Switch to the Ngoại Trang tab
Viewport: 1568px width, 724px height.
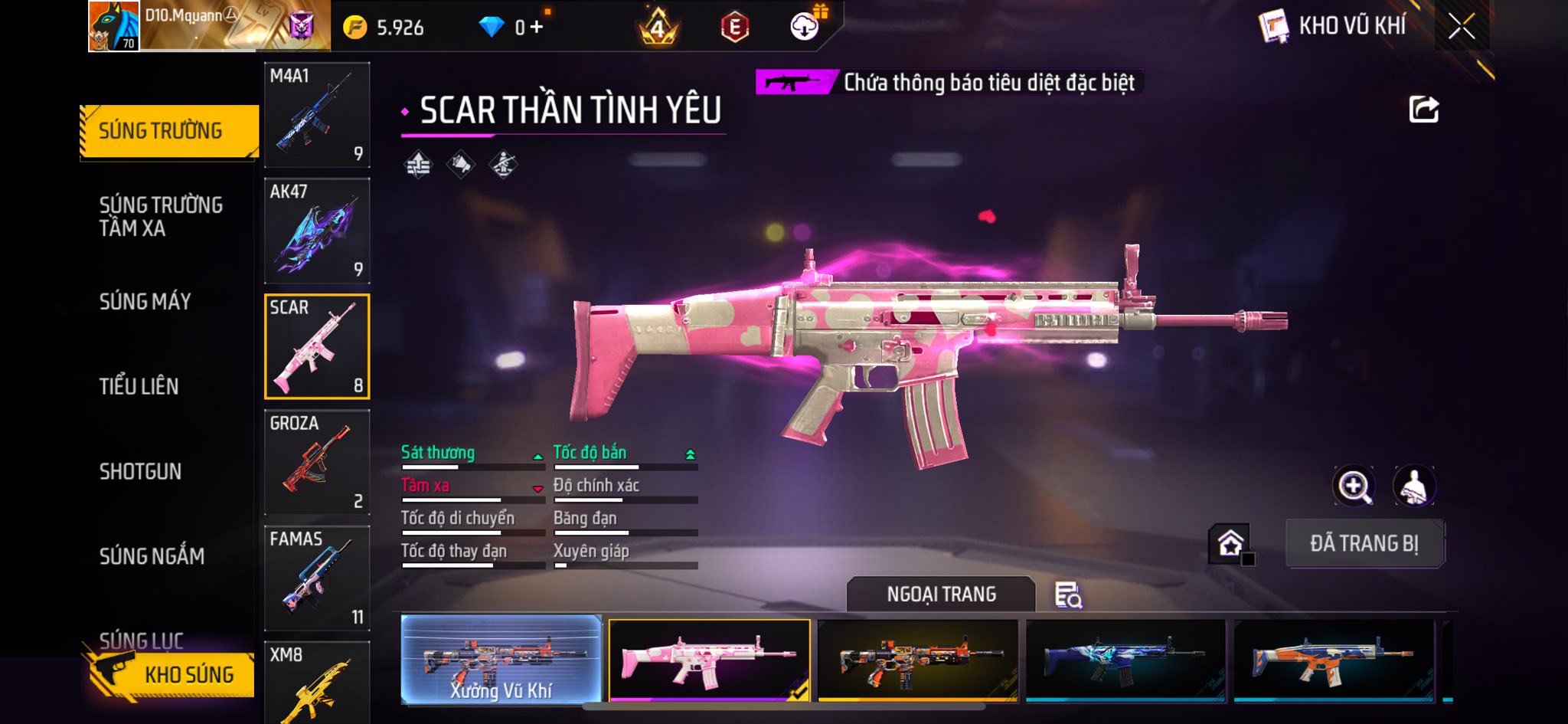[x=941, y=595]
